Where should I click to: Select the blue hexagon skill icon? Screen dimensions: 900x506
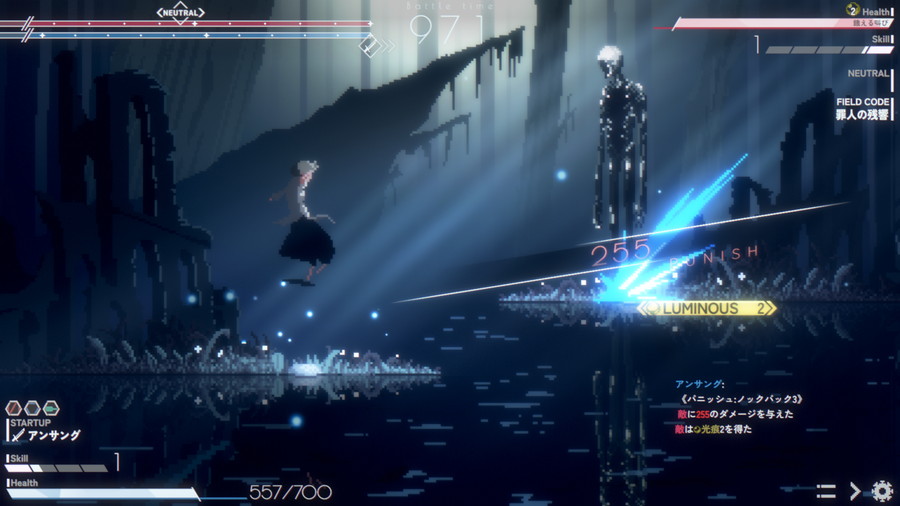click(32, 408)
